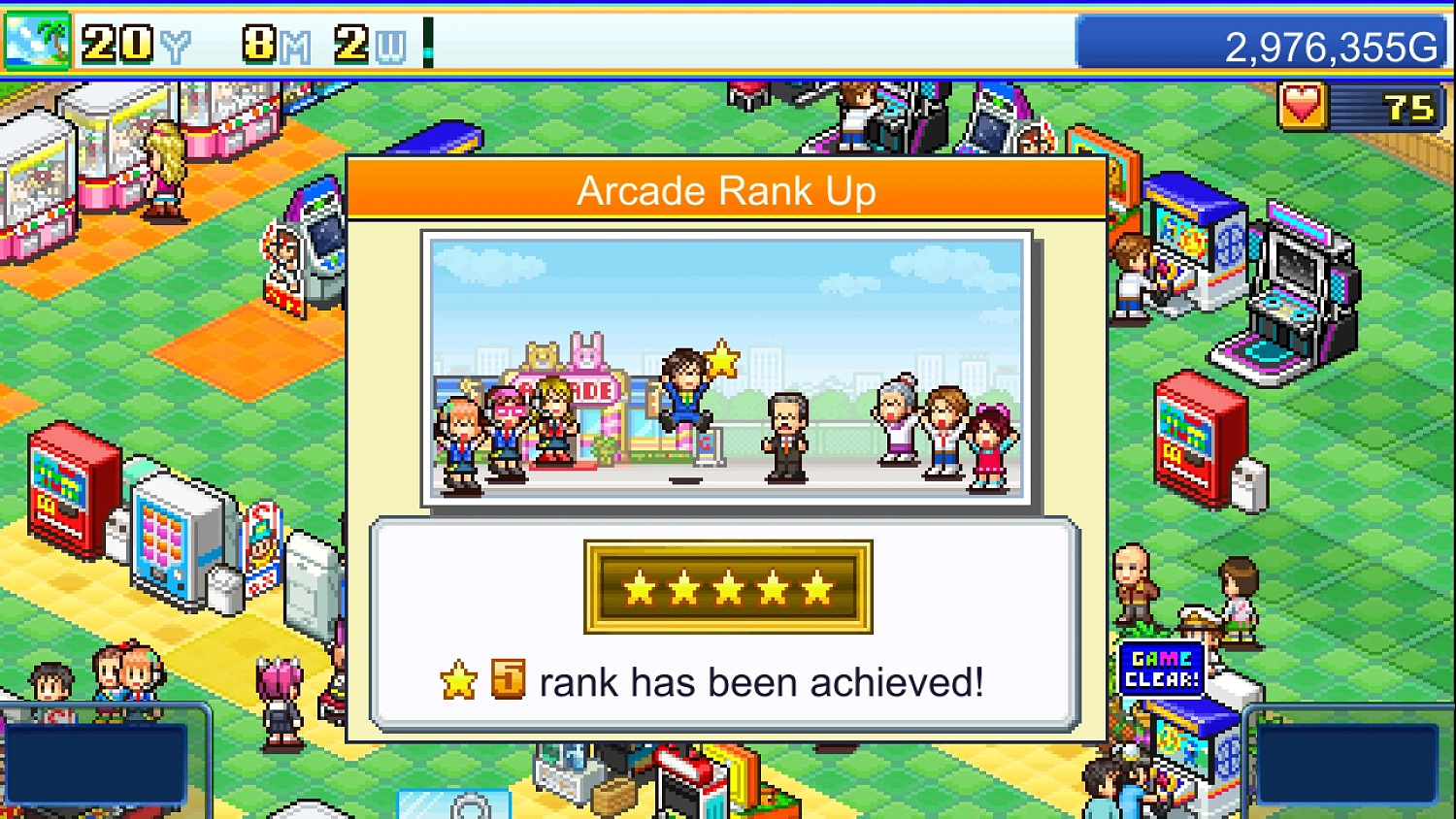
Task: Click the GAME CLEAR! sign on the arcade cabinet
Action: coord(1161,666)
